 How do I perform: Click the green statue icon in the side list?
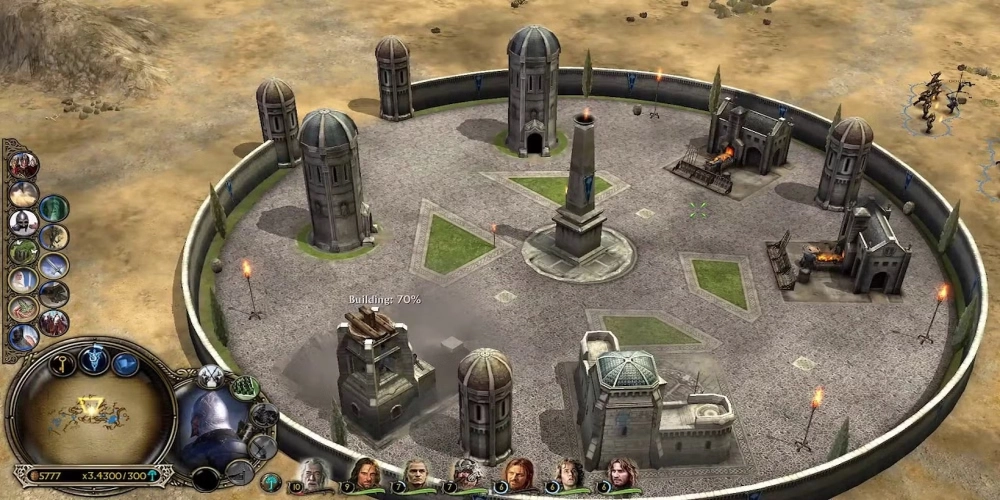pyautogui.click(x=54, y=208)
